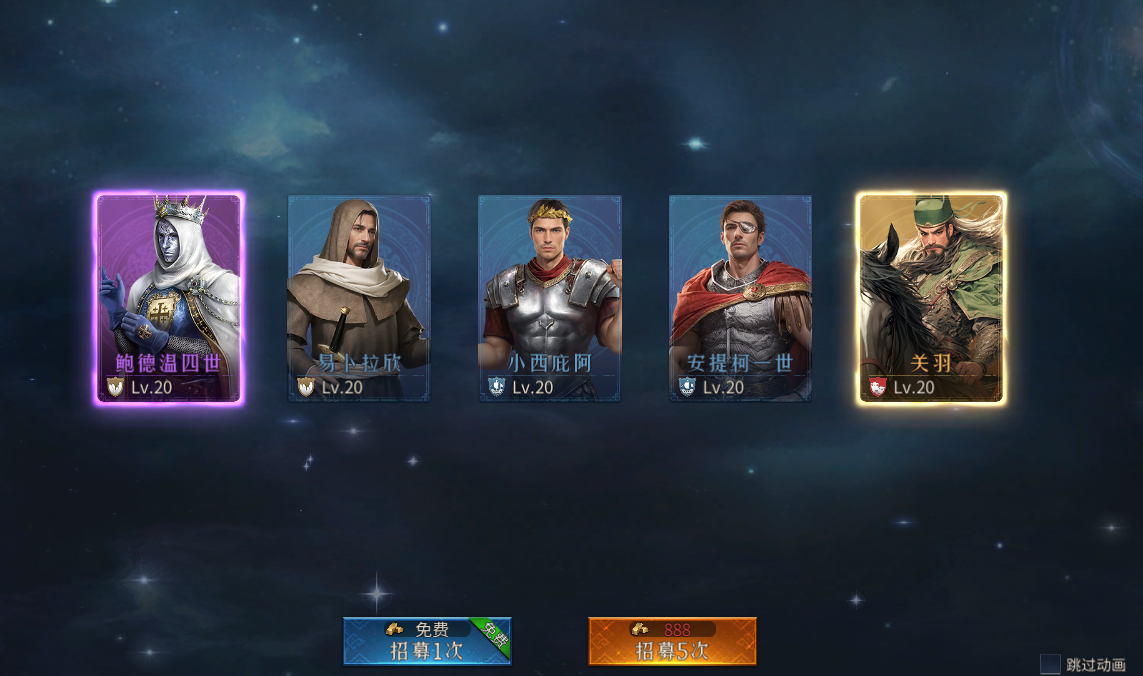Recruit five times with 招募5次 button
Viewport: 1143px width, 676px height.
(x=672, y=641)
